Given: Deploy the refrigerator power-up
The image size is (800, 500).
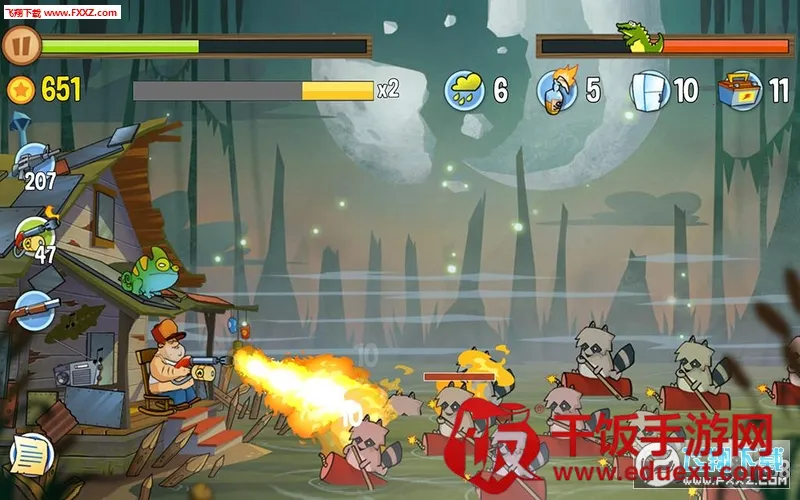Looking at the screenshot, I should tap(649, 90).
